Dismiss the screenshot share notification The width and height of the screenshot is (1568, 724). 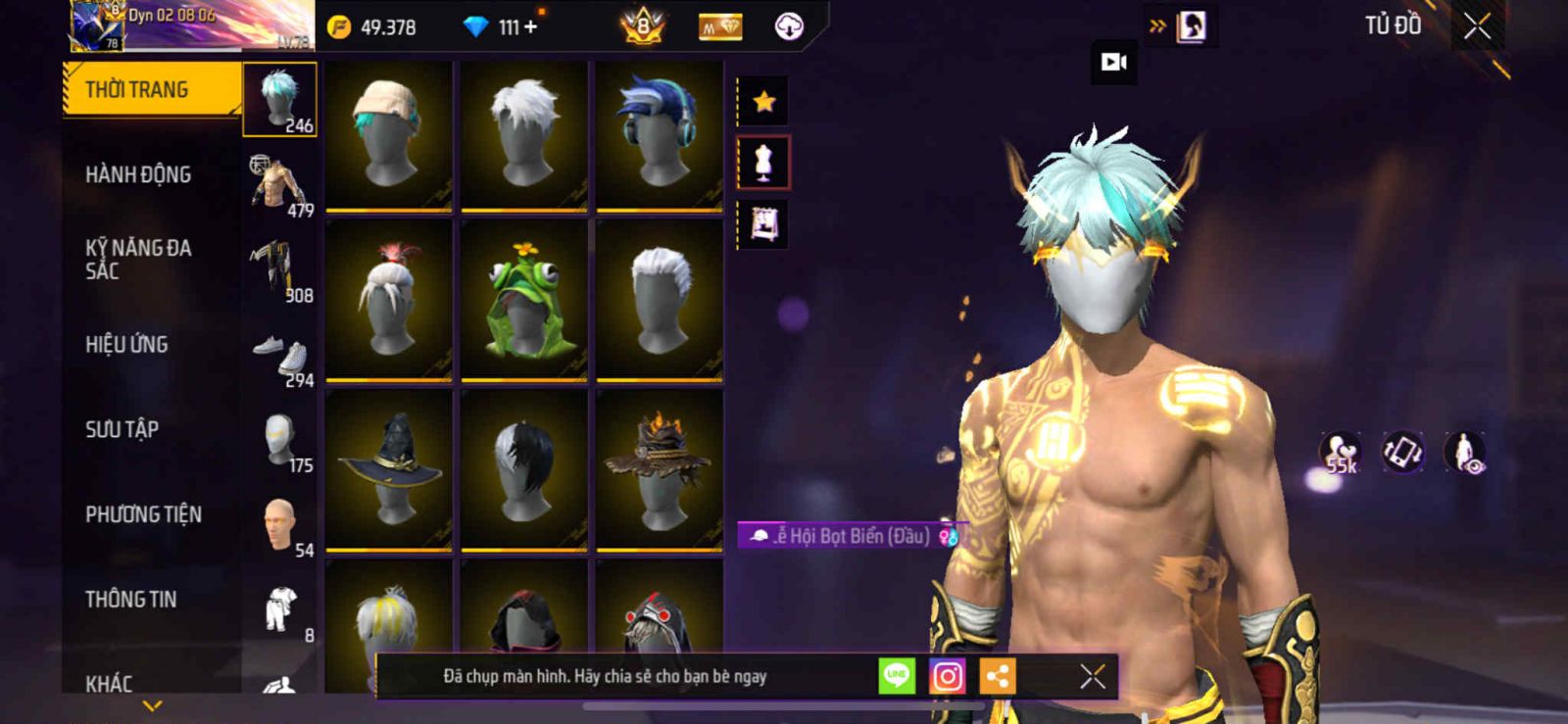(x=1092, y=676)
